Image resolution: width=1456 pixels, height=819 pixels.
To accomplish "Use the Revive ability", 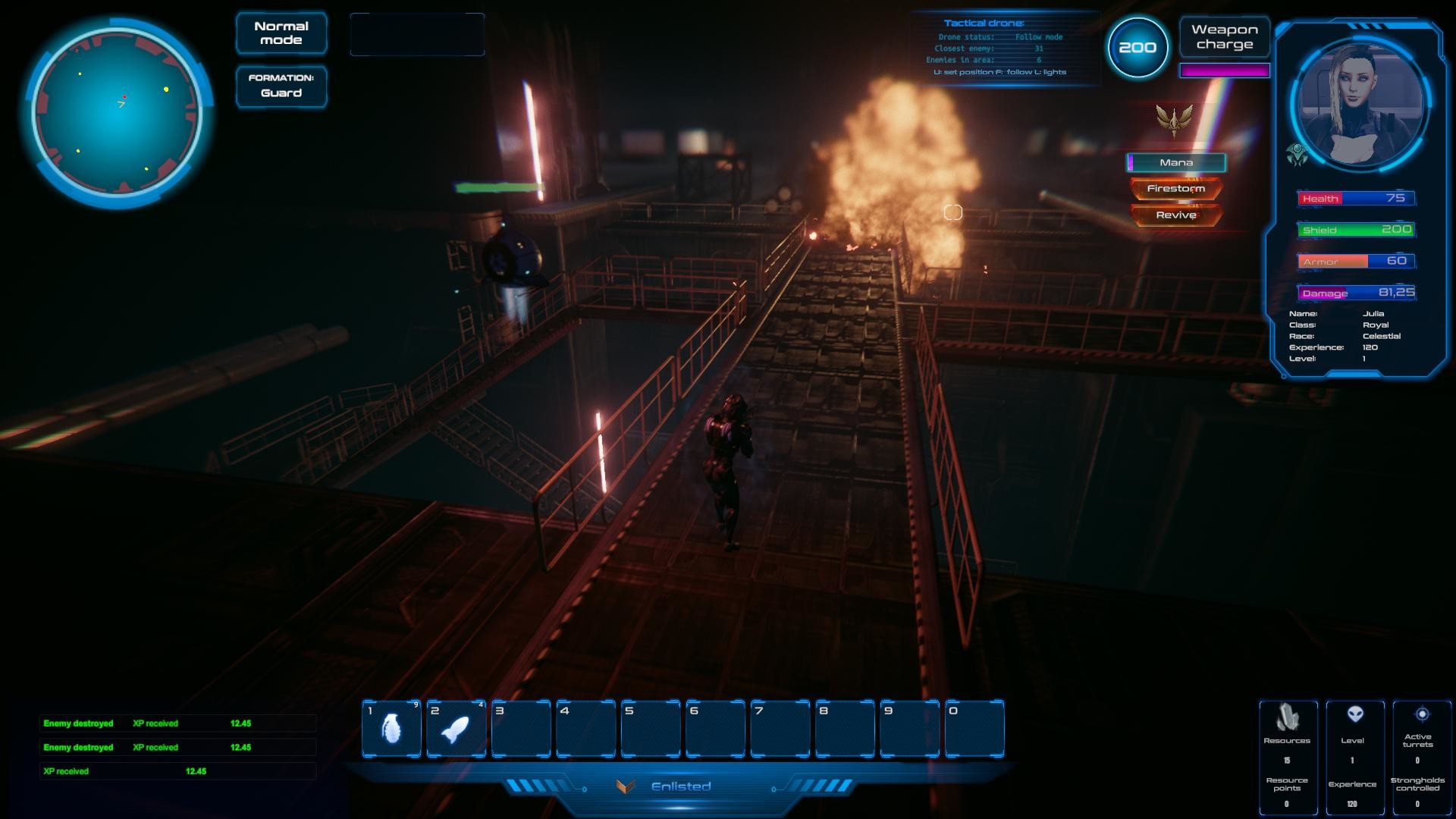I will (x=1176, y=215).
